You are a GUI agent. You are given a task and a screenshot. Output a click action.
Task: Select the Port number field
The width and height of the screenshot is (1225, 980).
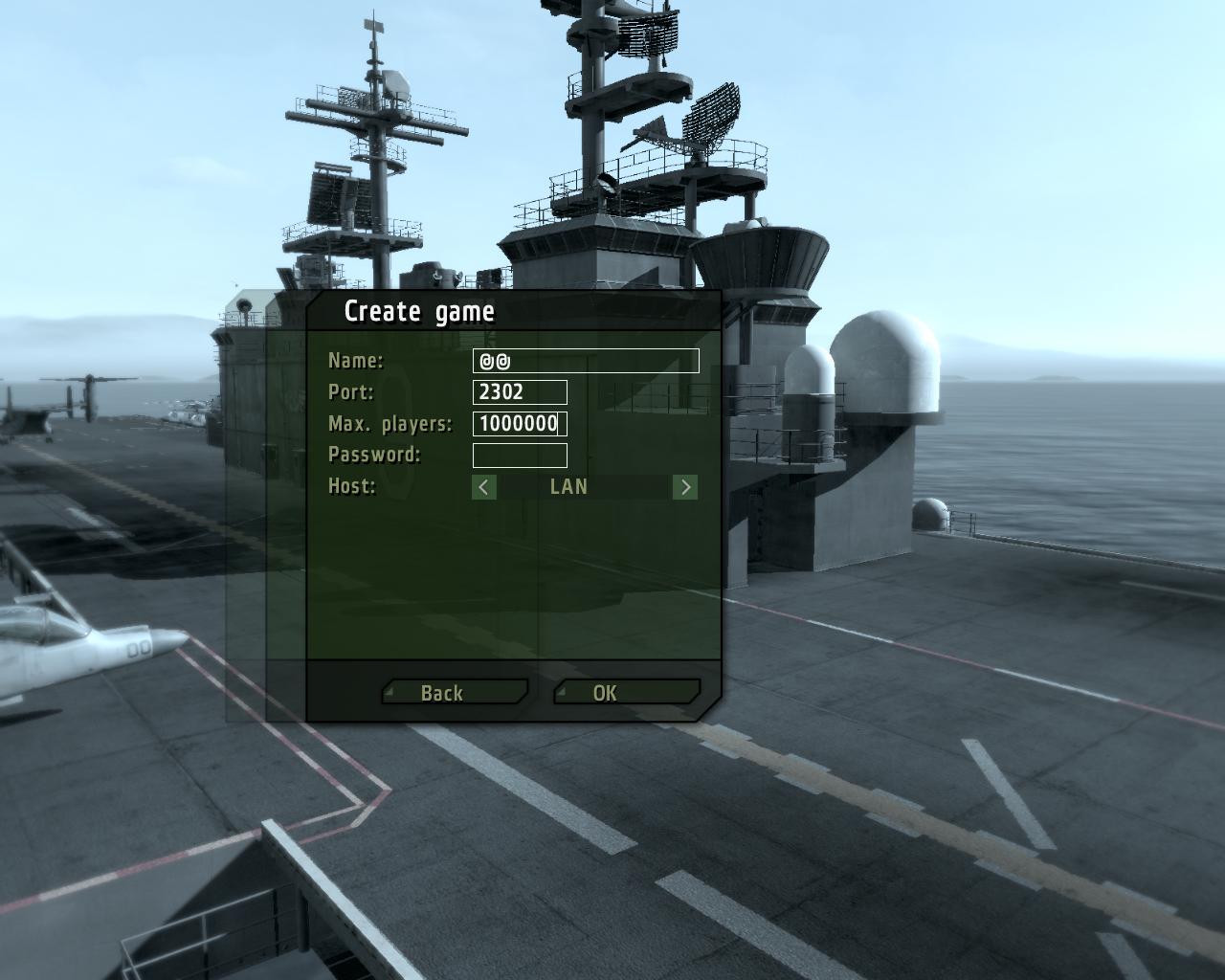coord(520,392)
